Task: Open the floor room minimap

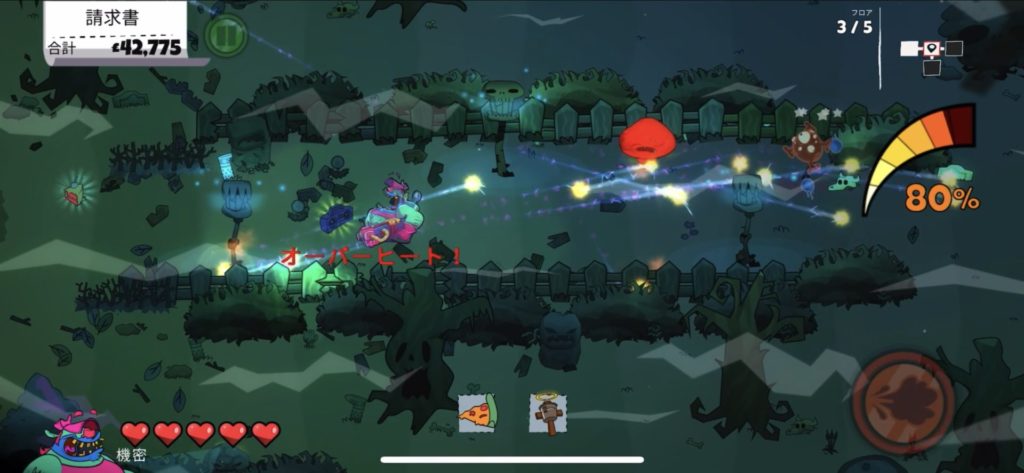Action: click(x=931, y=54)
